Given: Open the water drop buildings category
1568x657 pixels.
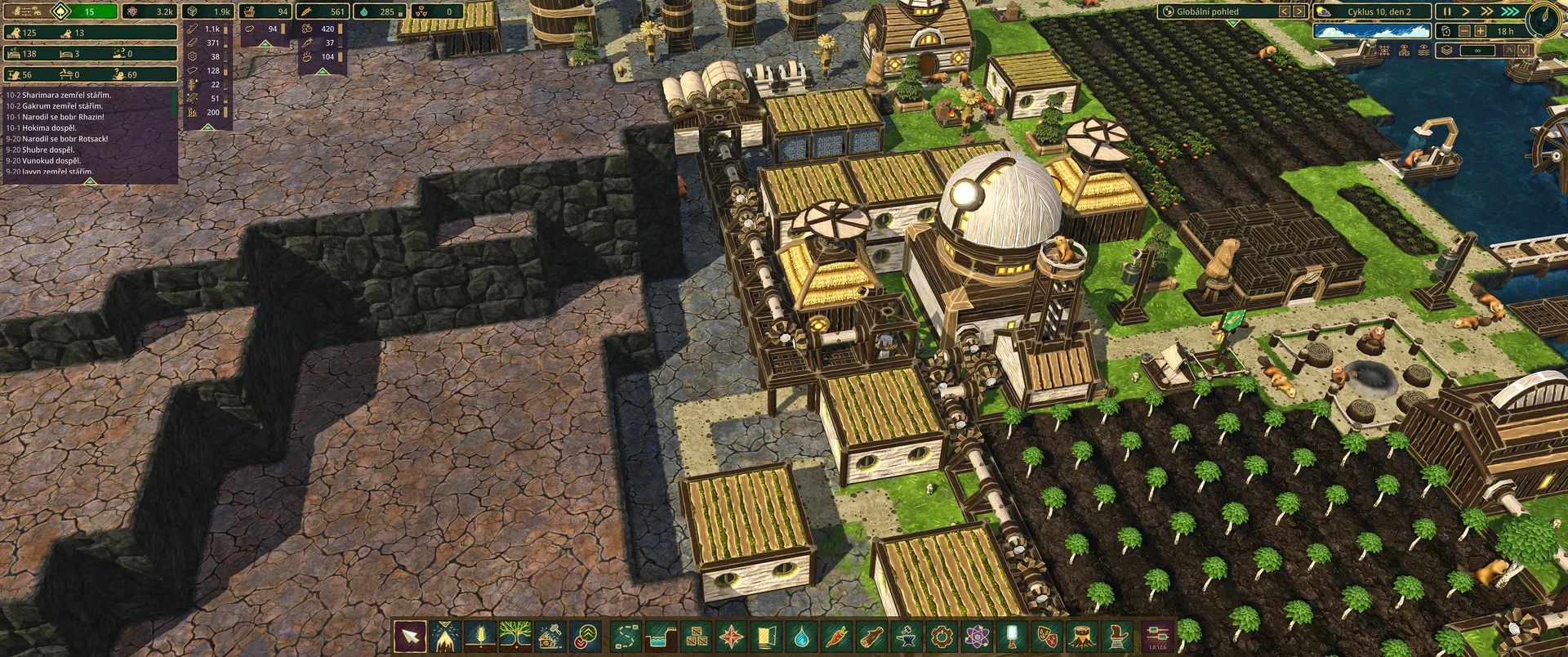Looking at the screenshot, I should 801,636.
